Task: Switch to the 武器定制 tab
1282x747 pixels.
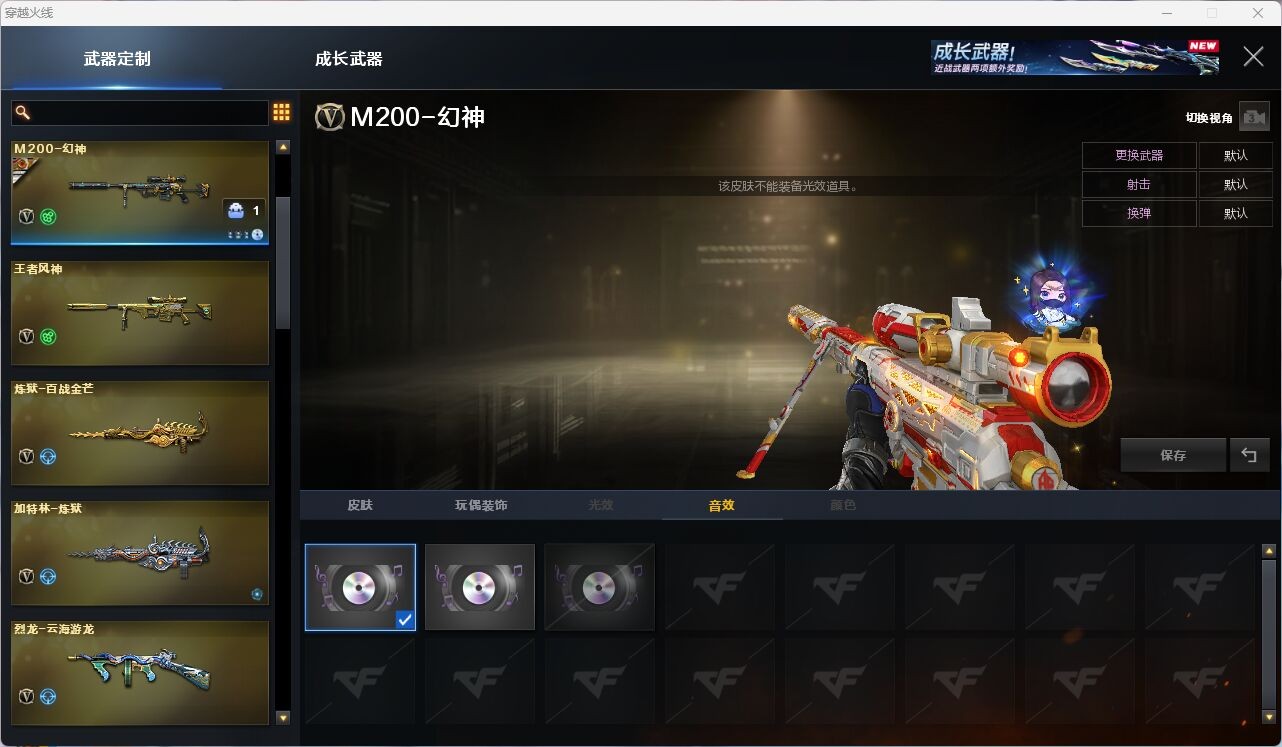Action: pos(117,59)
